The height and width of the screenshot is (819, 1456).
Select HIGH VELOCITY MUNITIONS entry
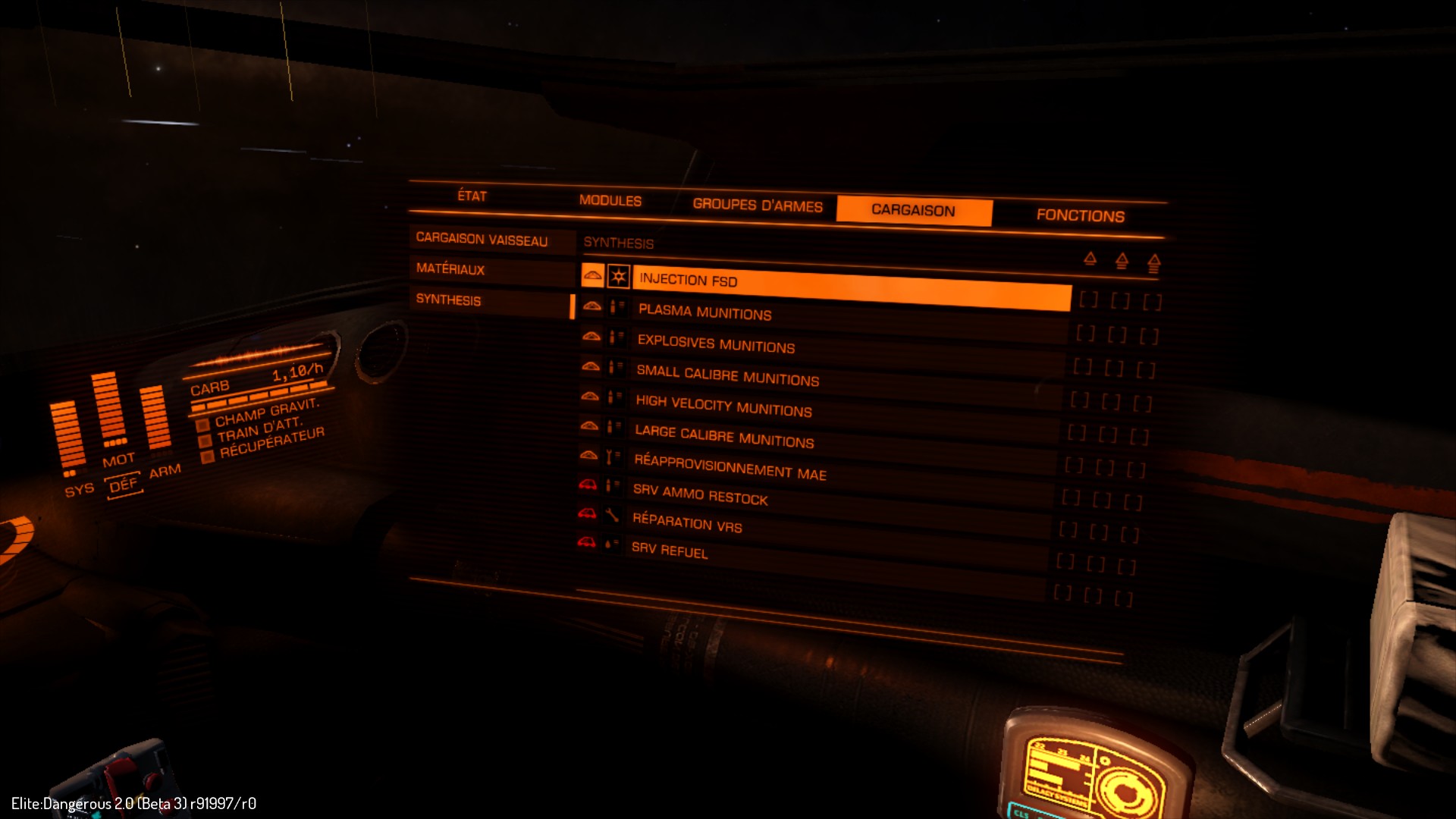click(x=723, y=406)
